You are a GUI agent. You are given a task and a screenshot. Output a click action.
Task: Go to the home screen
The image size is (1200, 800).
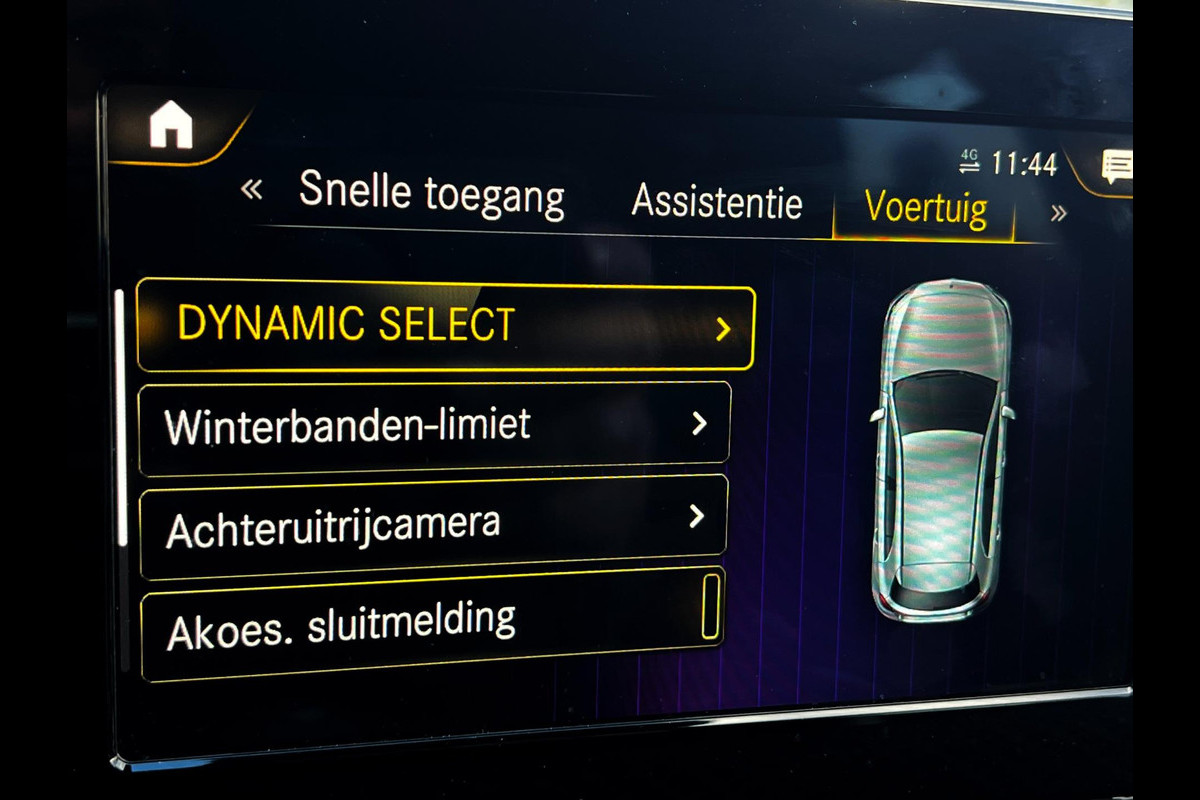pyautogui.click(x=171, y=128)
